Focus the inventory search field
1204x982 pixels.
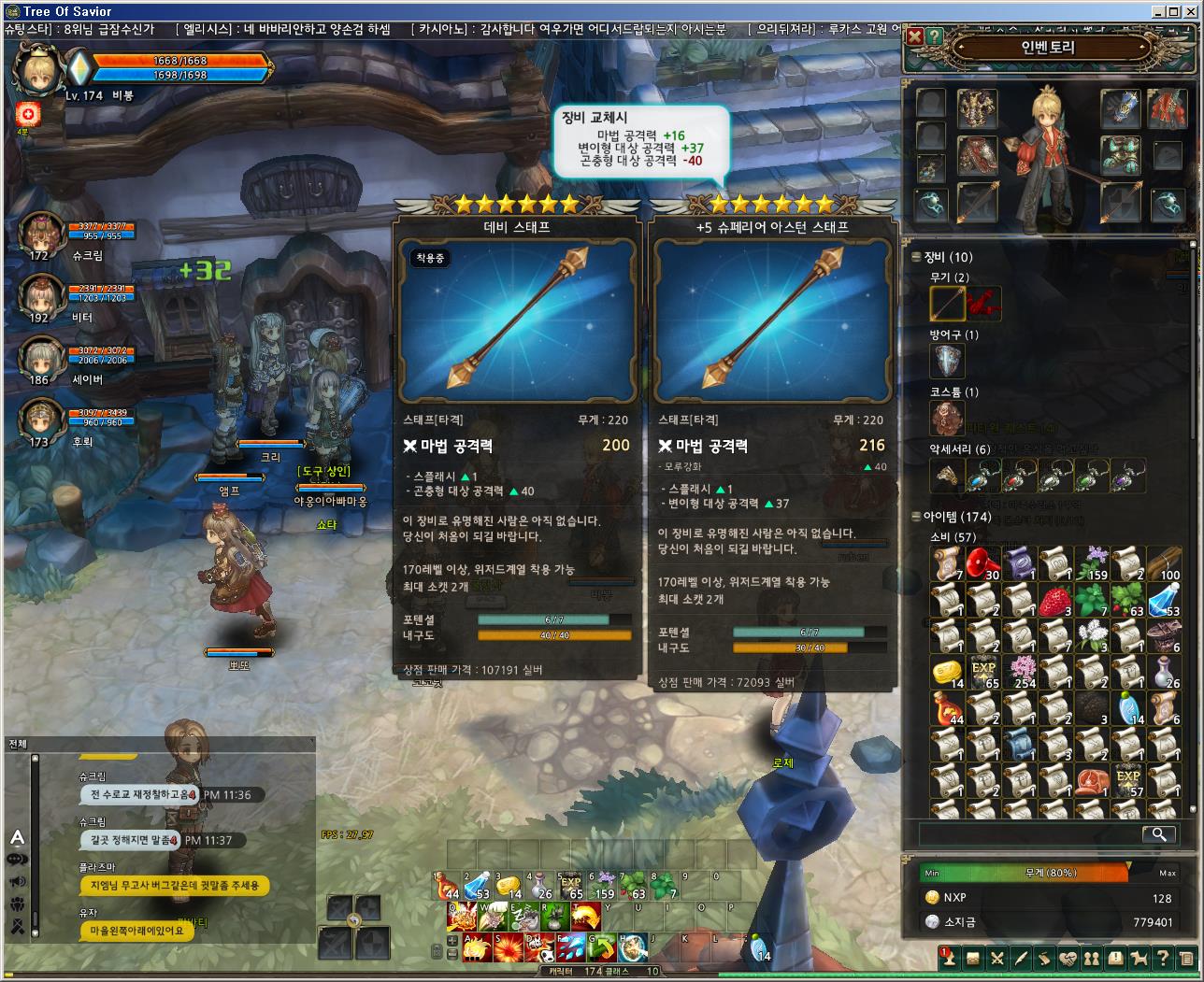coord(1028,833)
